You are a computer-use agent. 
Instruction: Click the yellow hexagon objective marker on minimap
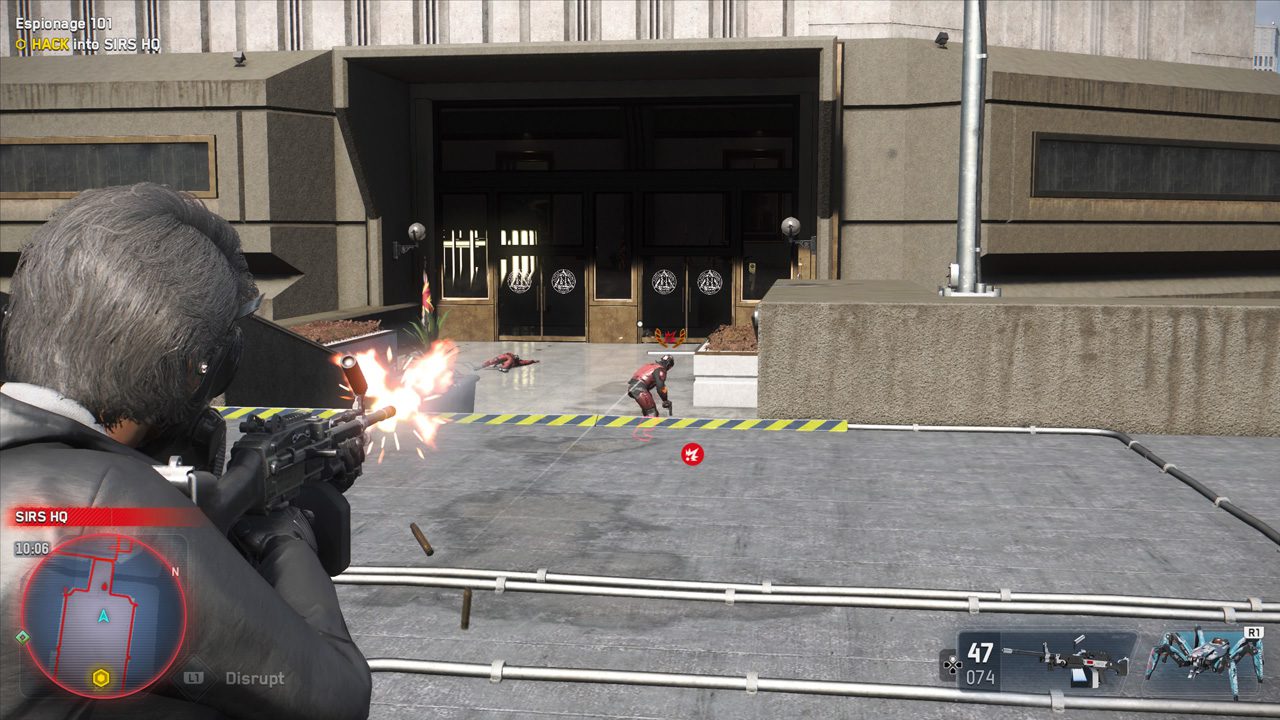click(100, 679)
